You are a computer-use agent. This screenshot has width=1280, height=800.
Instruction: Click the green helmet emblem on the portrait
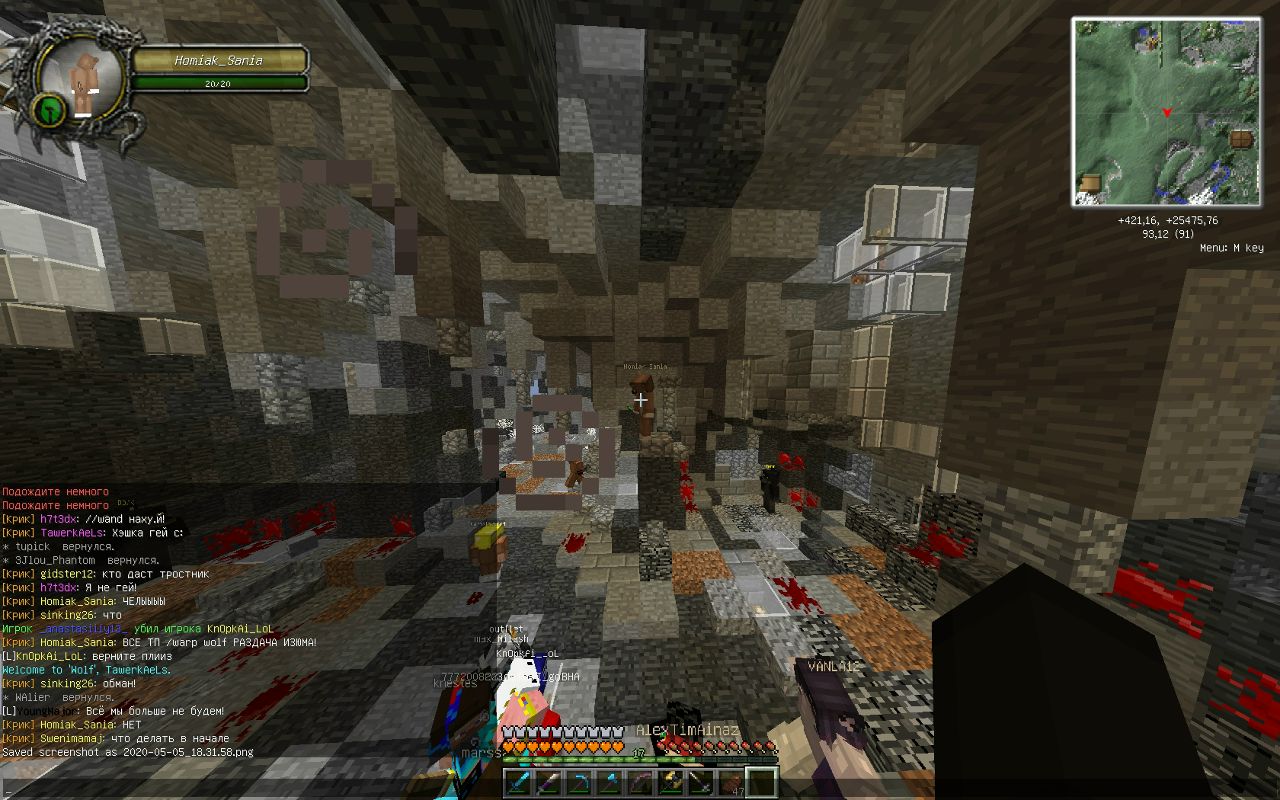(50, 109)
